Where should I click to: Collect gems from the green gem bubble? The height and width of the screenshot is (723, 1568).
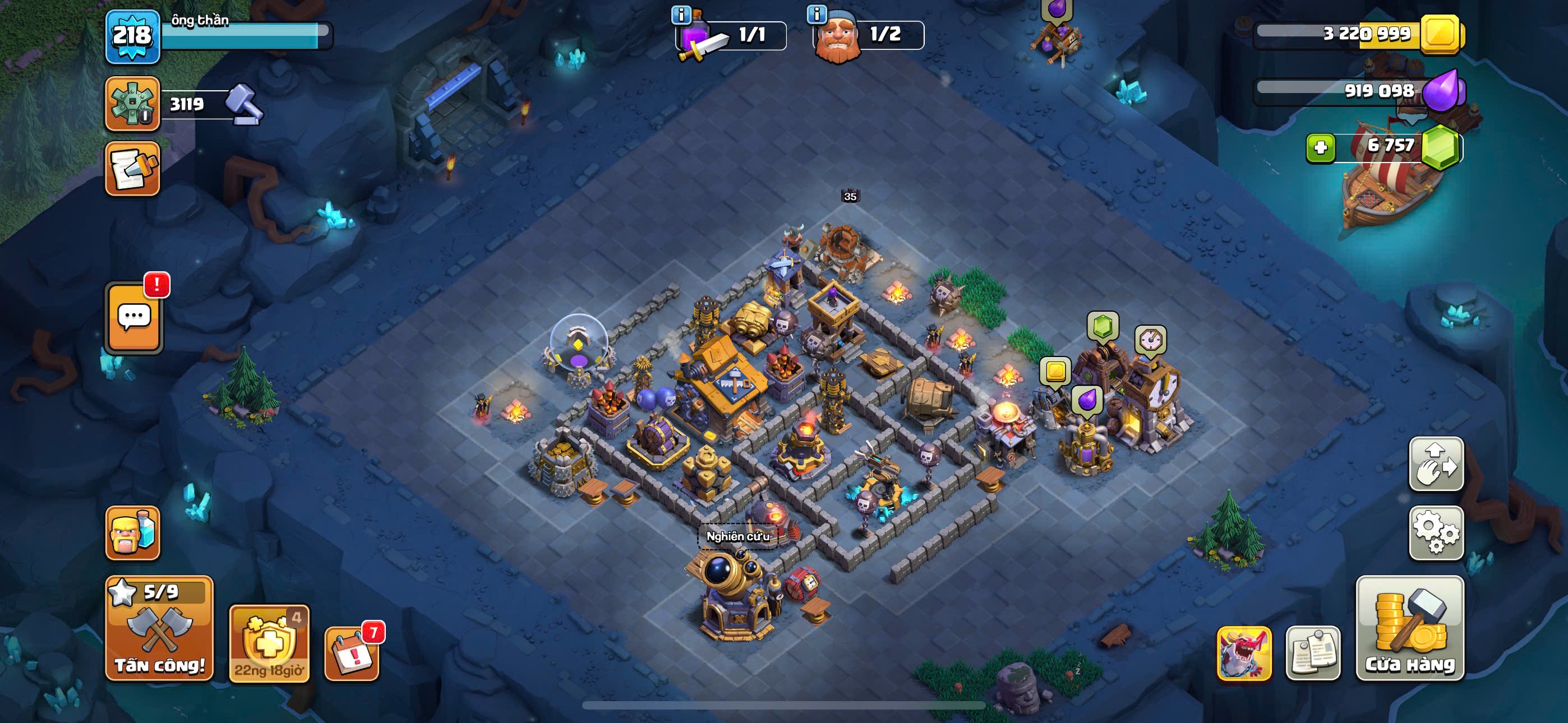1103,327
